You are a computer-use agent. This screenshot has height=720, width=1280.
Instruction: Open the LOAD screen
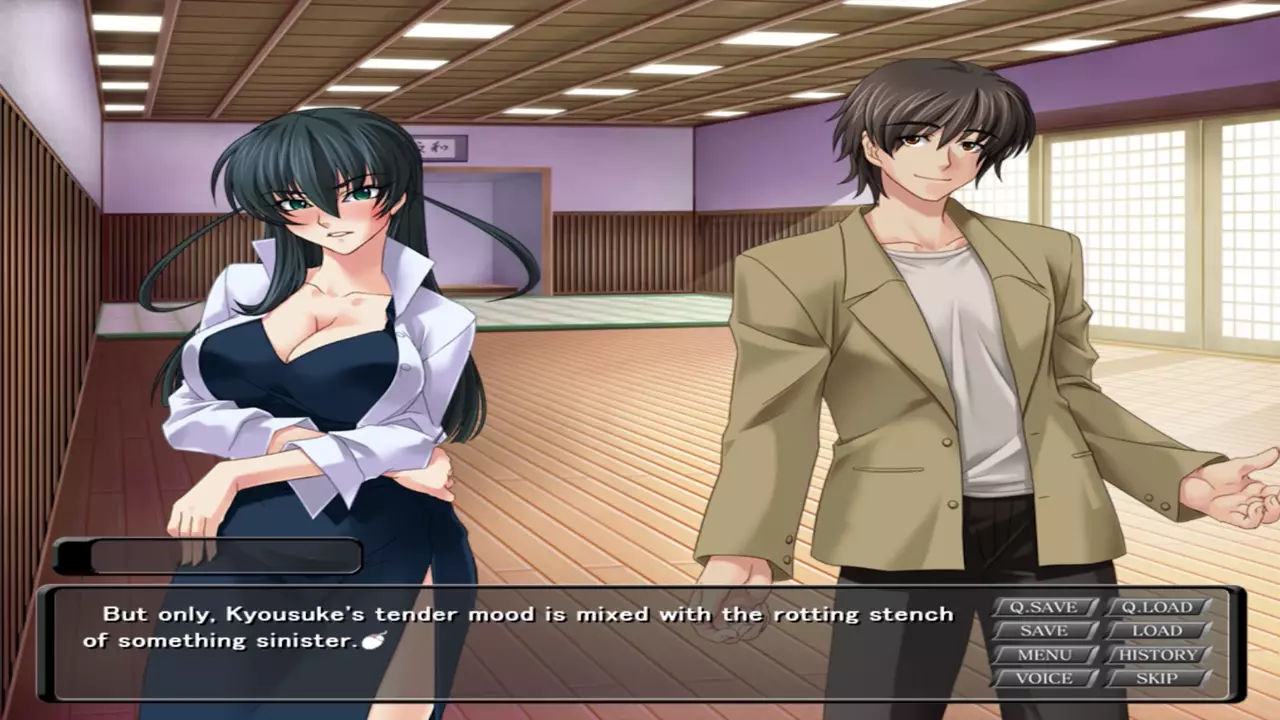[x=1156, y=631]
